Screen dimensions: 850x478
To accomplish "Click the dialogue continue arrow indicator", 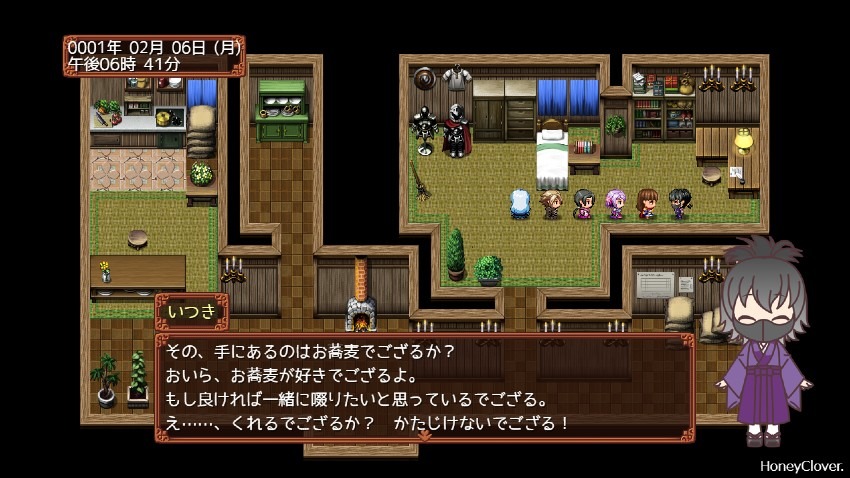I will click(424, 436).
